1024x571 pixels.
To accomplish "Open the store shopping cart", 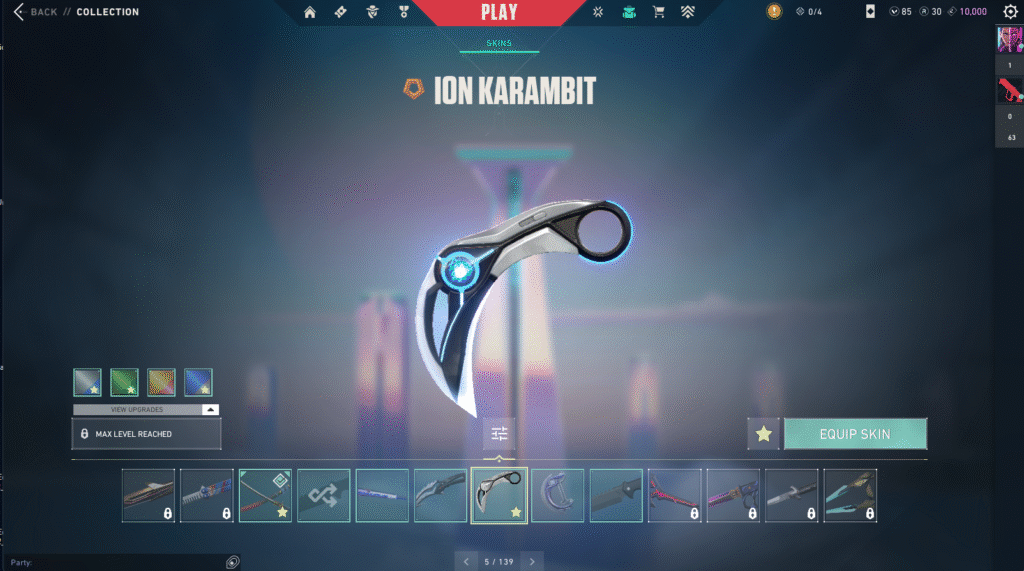I will click(658, 12).
